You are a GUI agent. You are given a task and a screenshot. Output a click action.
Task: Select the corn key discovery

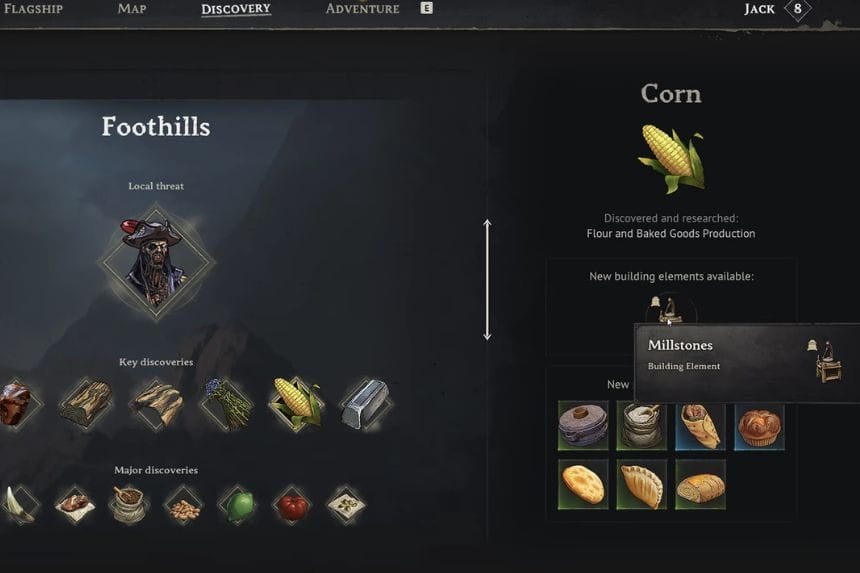click(294, 402)
